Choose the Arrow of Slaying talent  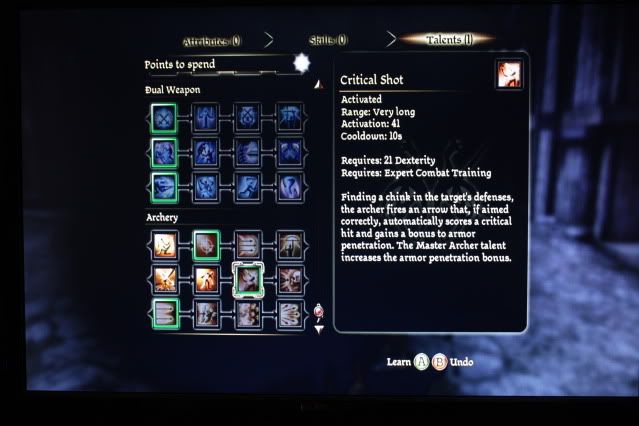[x=289, y=280]
